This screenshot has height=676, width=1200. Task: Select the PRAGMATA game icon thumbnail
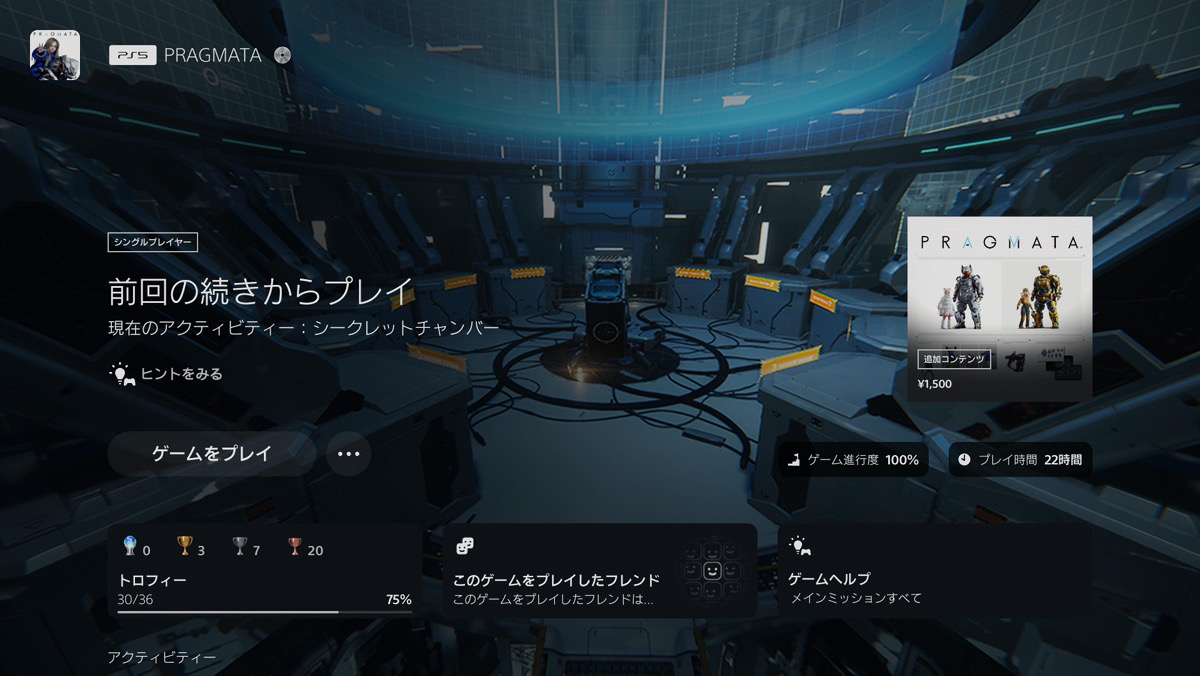coord(55,55)
